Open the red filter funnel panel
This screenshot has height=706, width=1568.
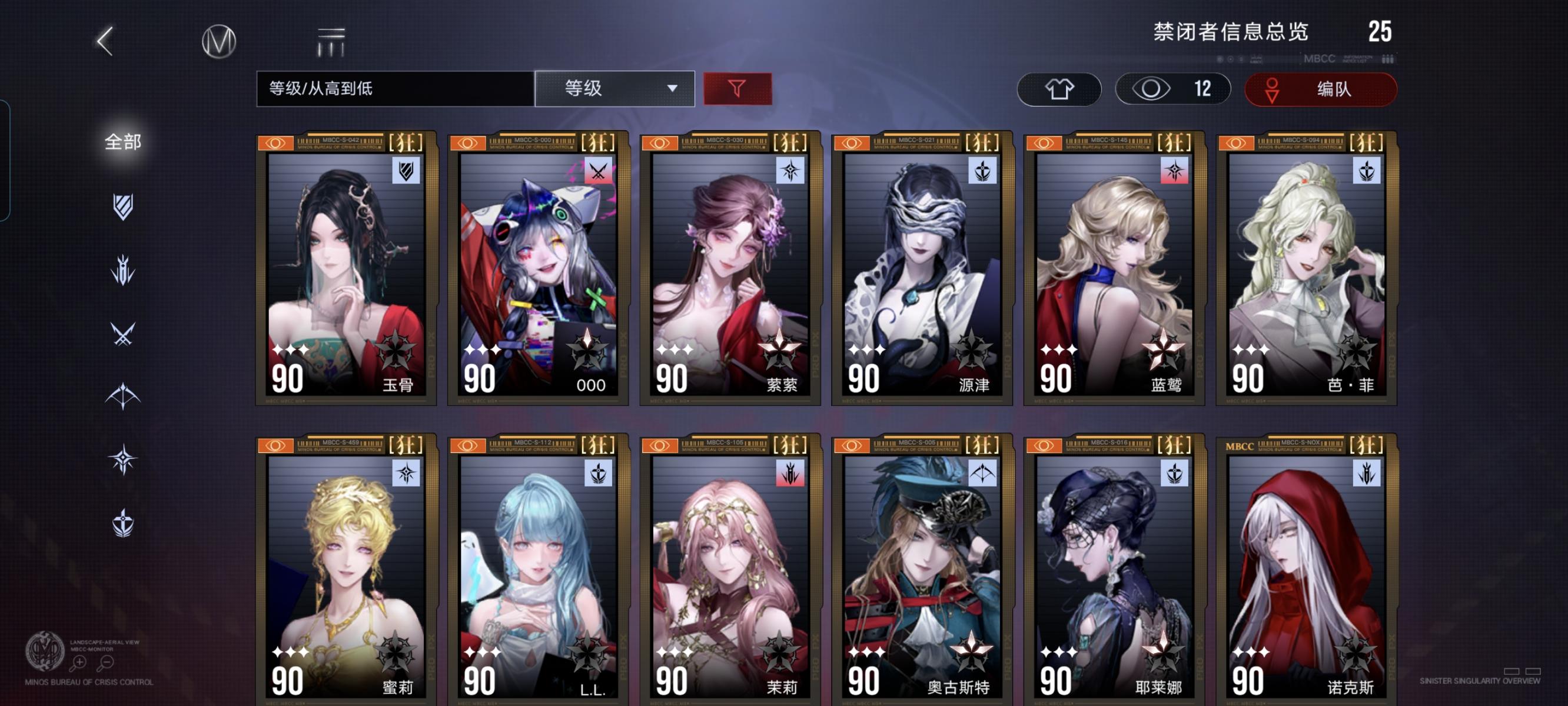pos(737,89)
